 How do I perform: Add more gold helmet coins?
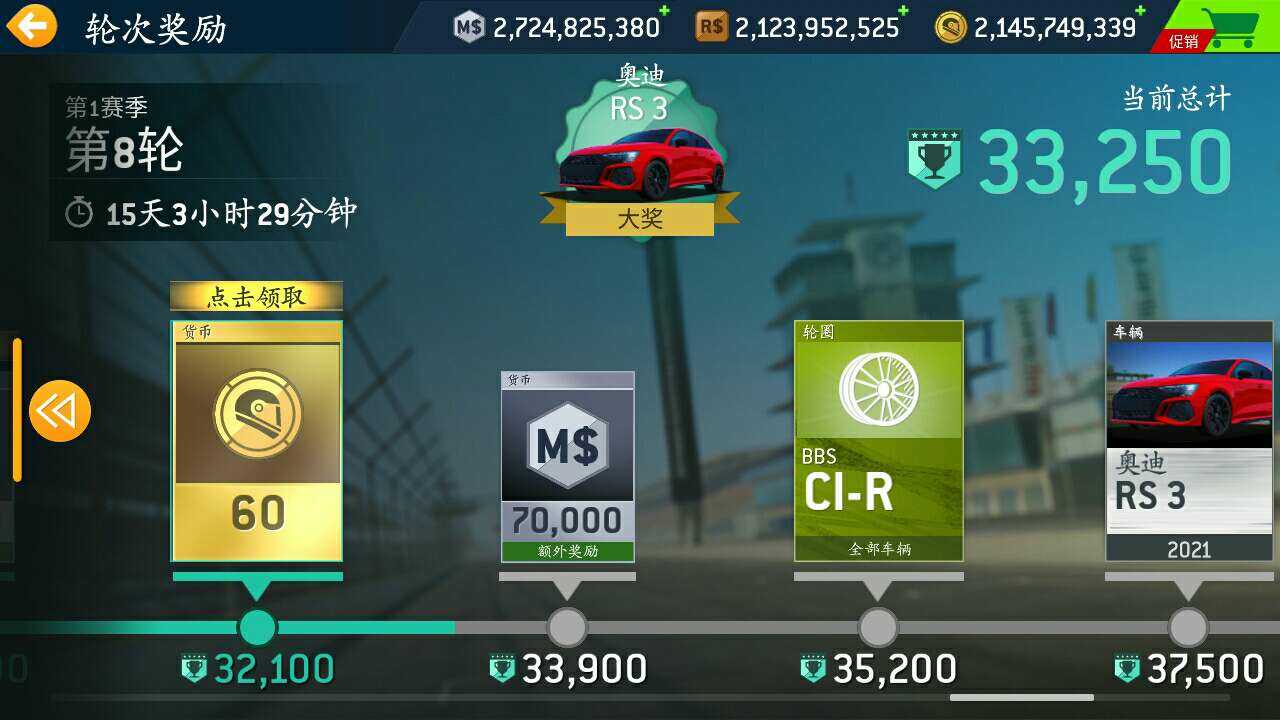1140,11
